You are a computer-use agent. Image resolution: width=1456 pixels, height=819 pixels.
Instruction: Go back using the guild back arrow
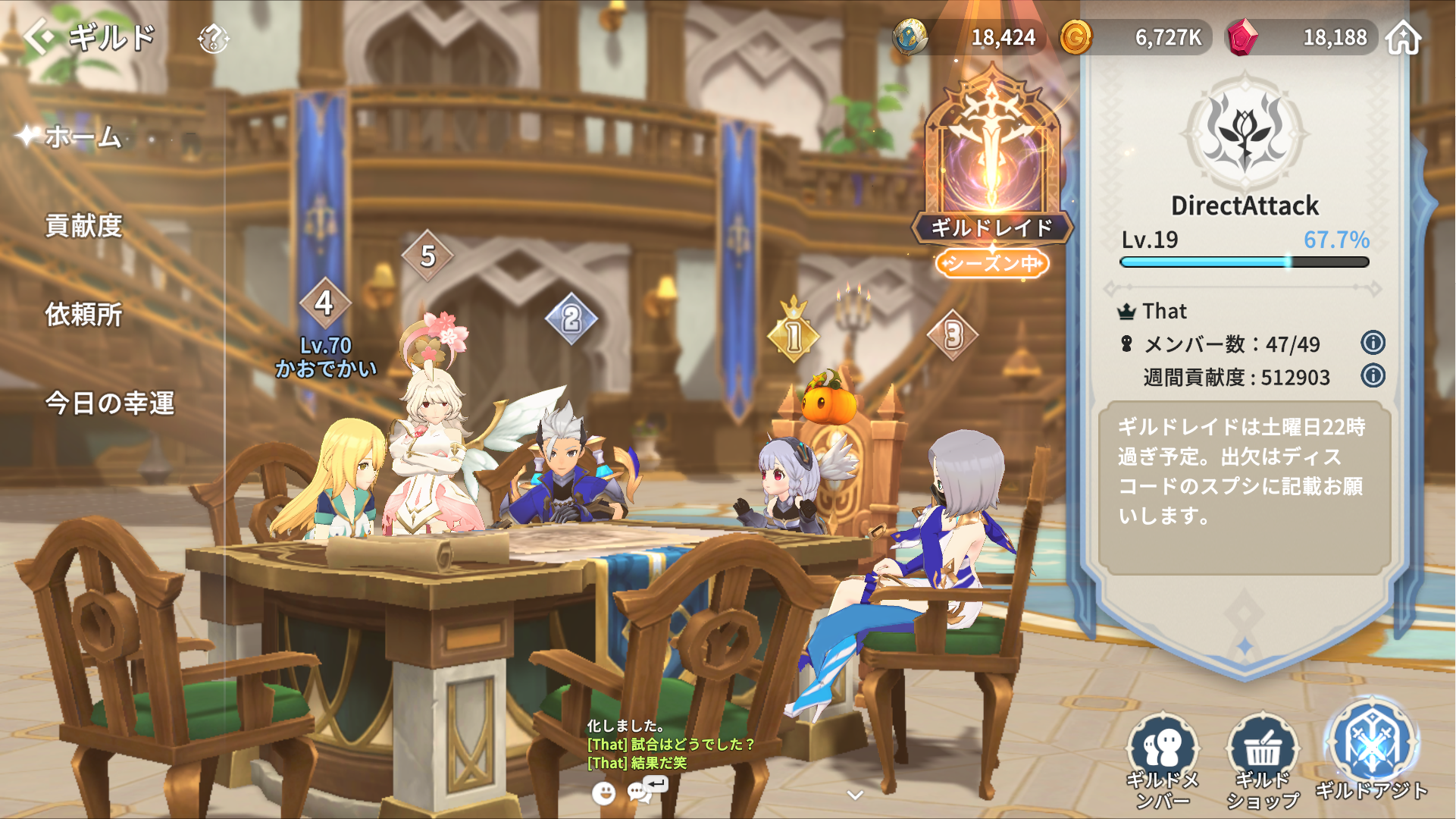point(39,36)
